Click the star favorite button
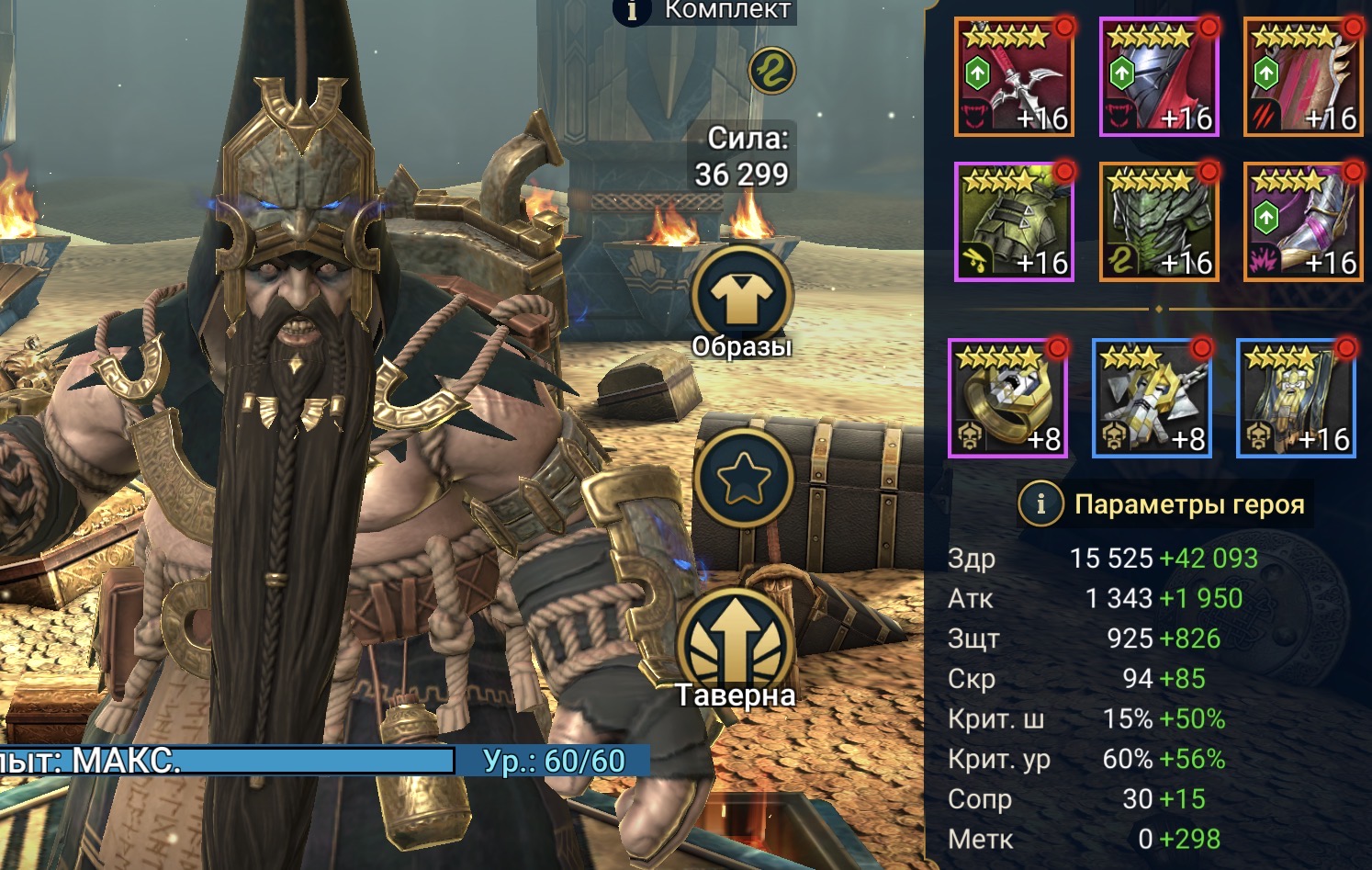 (x=742, y=478)
